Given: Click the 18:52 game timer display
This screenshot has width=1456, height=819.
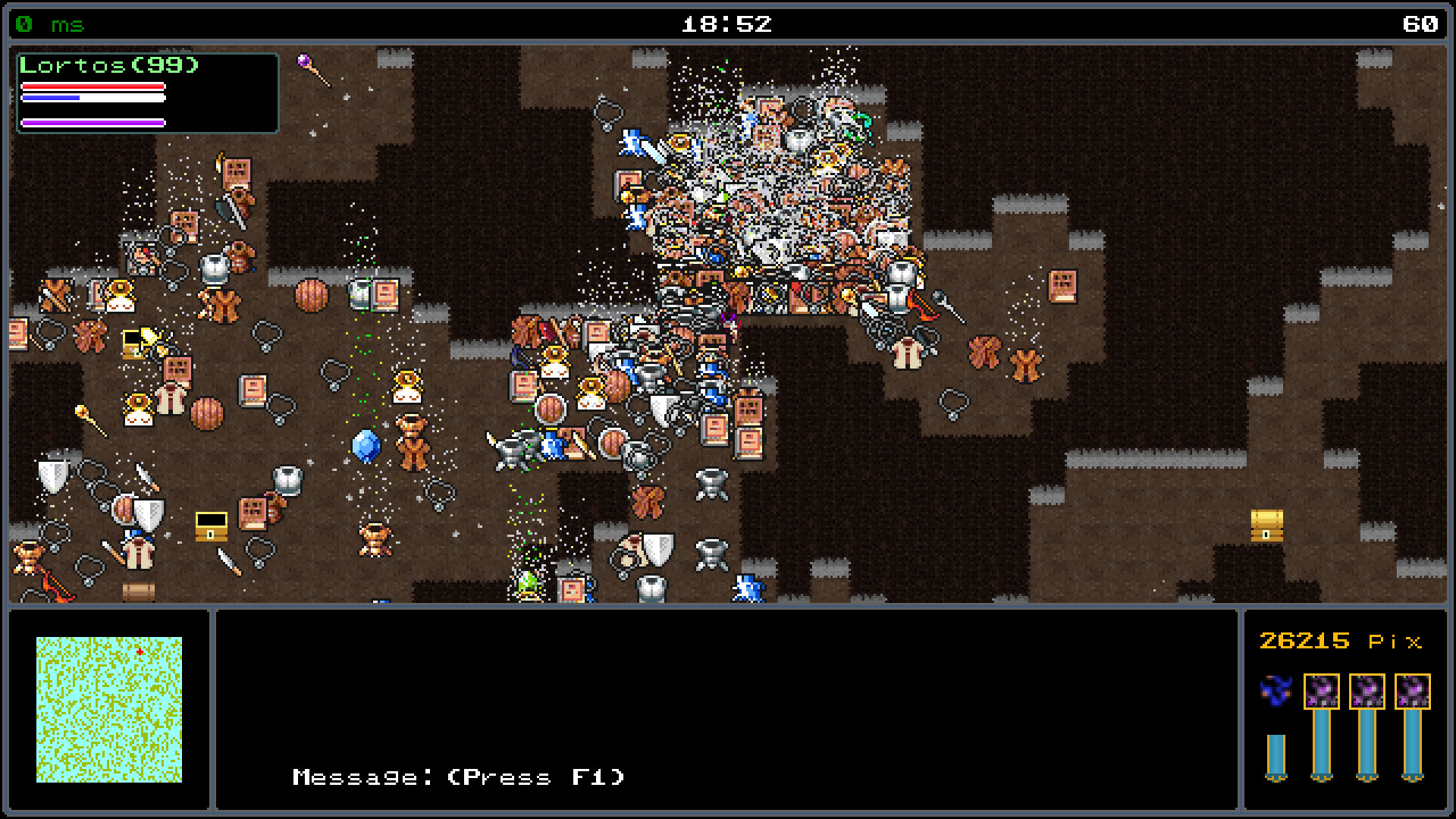Looking at the screenshot, I should click(x=726, y=24).
